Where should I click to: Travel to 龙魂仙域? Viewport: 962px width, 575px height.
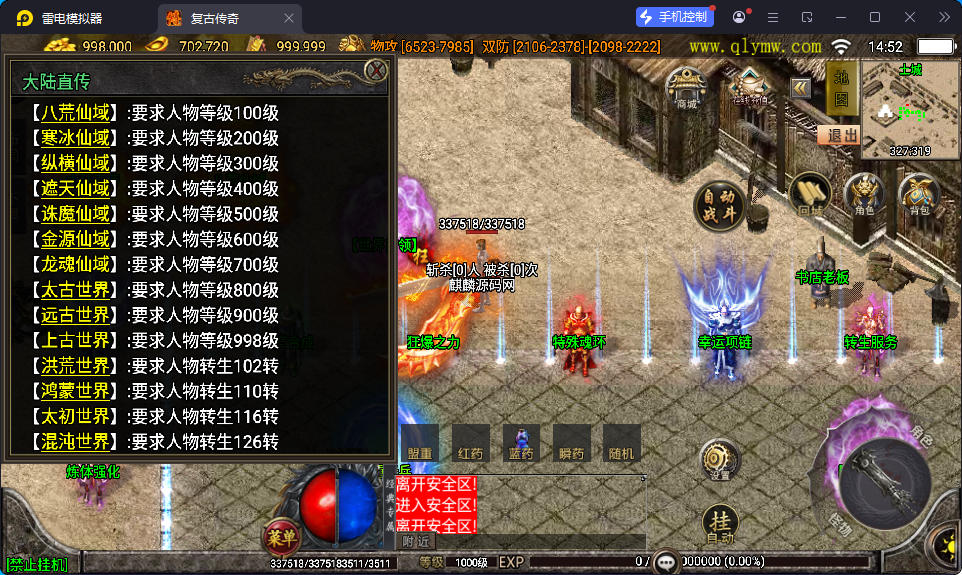pos(75,265)
